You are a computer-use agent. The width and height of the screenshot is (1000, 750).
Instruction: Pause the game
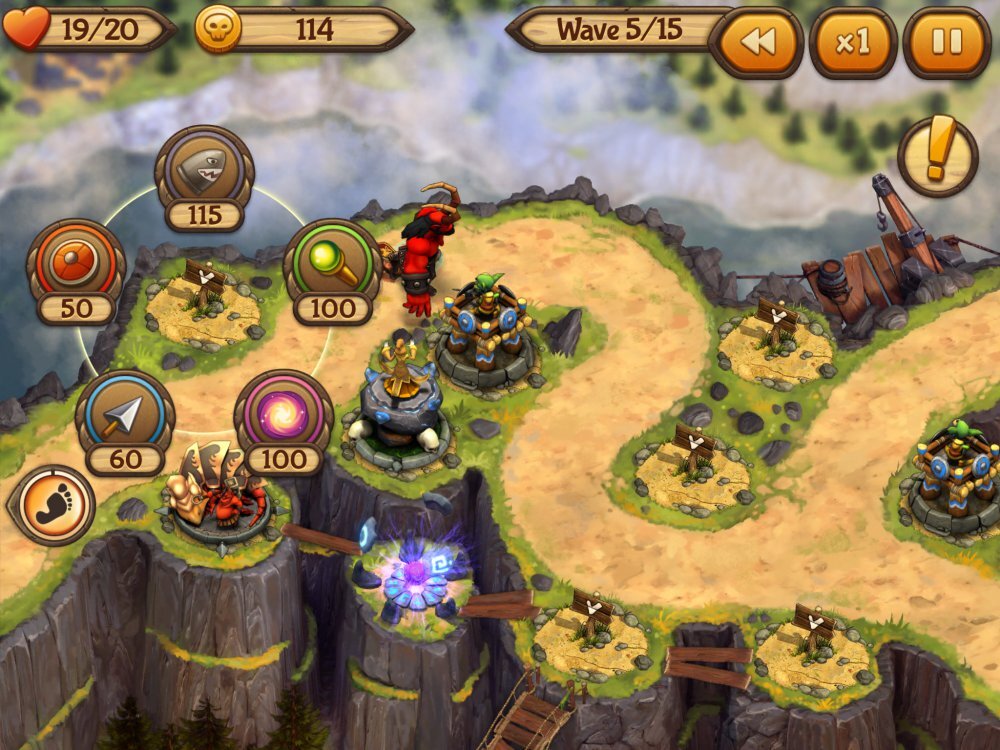click(x=946, y=43)
